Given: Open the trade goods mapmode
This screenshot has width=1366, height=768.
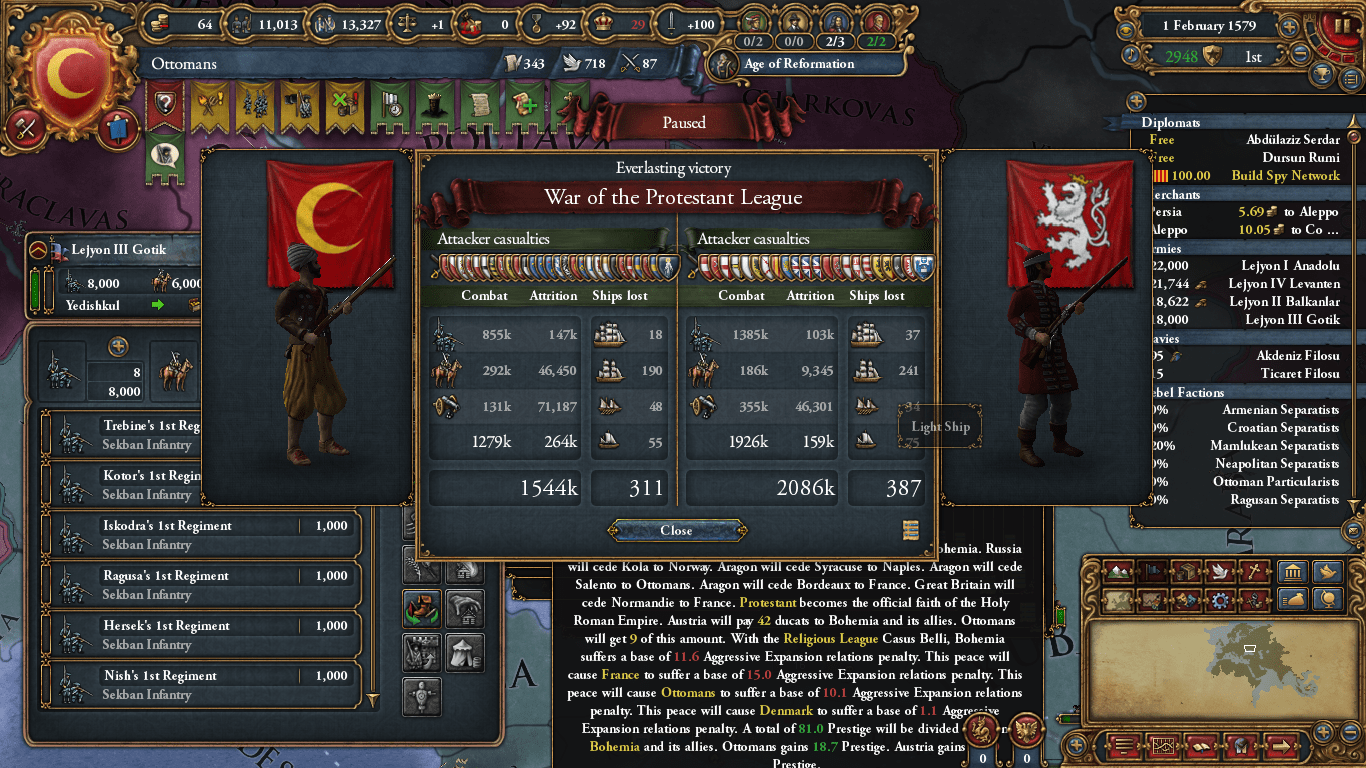Looking at the screenshot, I should coord(1185,571).
